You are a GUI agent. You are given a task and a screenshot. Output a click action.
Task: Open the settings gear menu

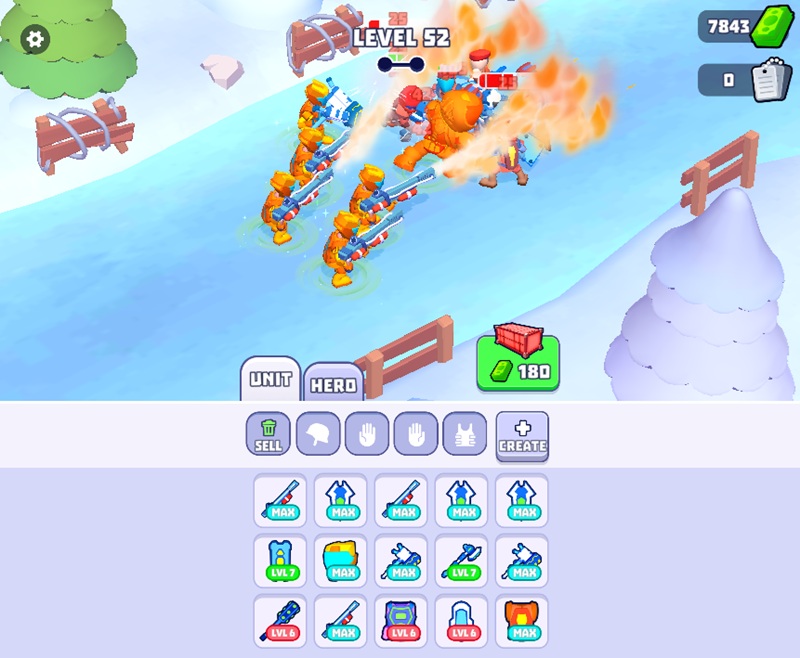[35, 39]
